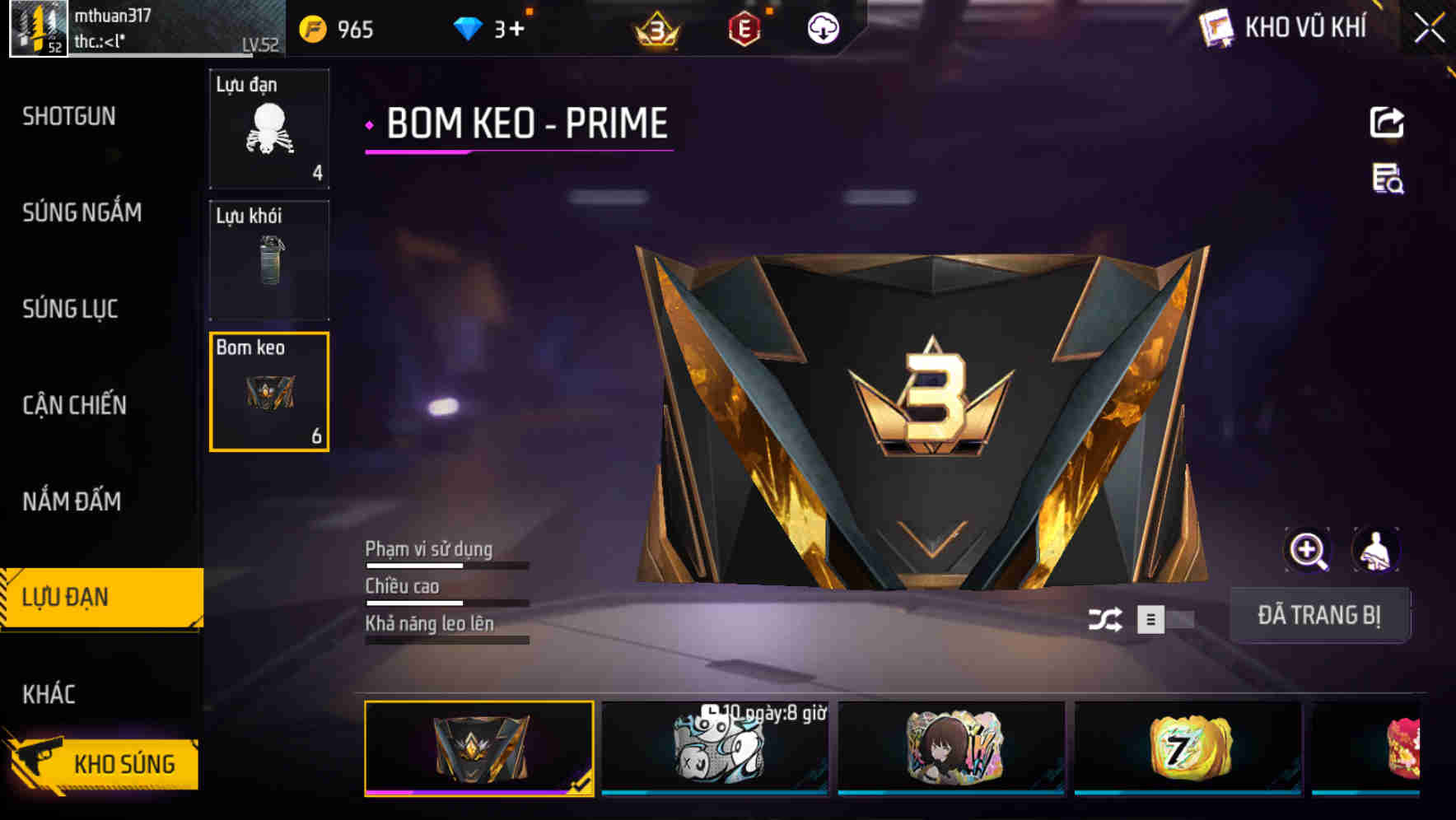Select the Lựu khói item slot
This screenshot has height=820, width=1456.
click(x=269, y=259)
